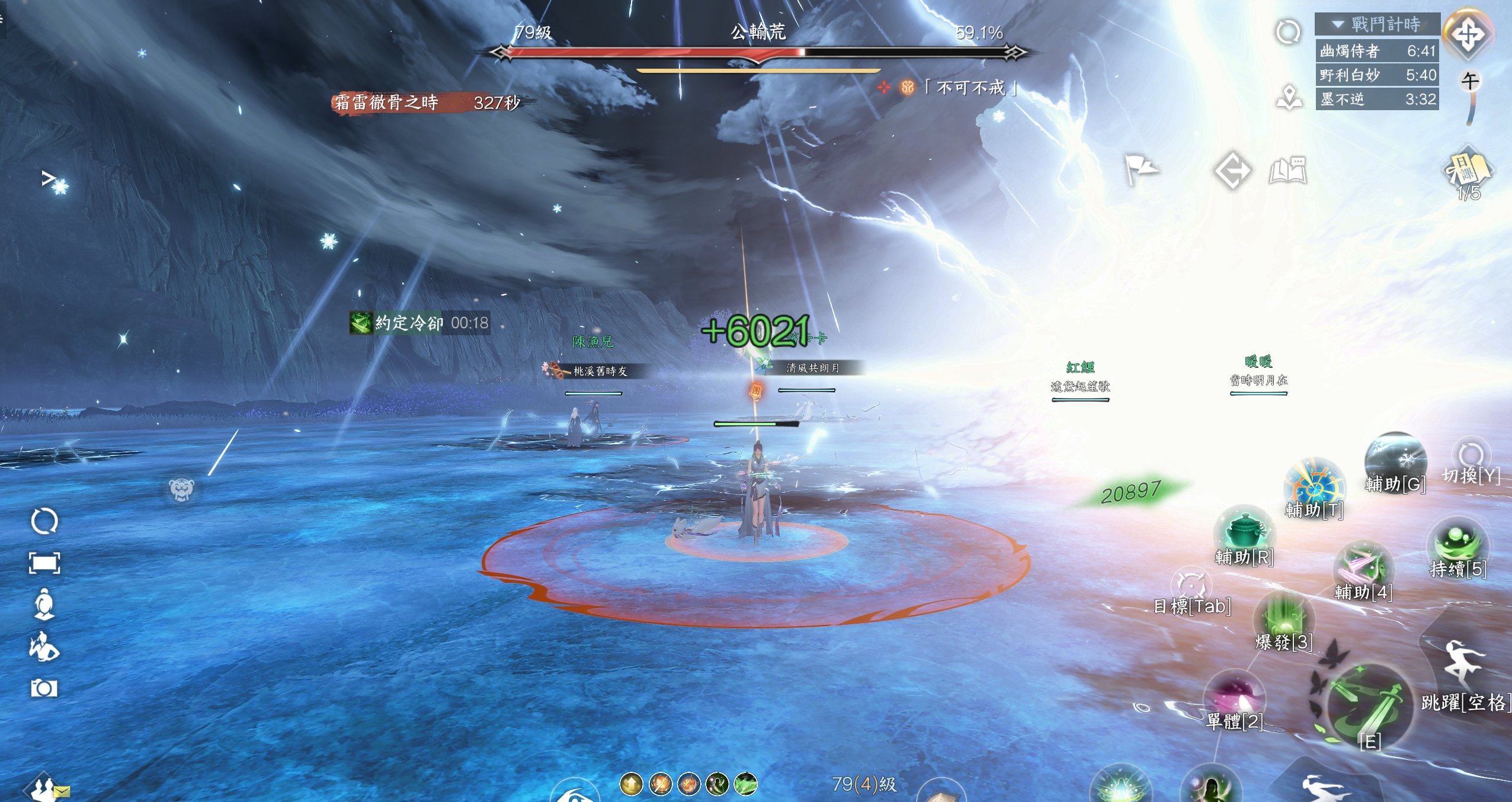Cast the 持續[5] sustained skill
This screenshot has width=1512, height=802.
coord(1457,544)
